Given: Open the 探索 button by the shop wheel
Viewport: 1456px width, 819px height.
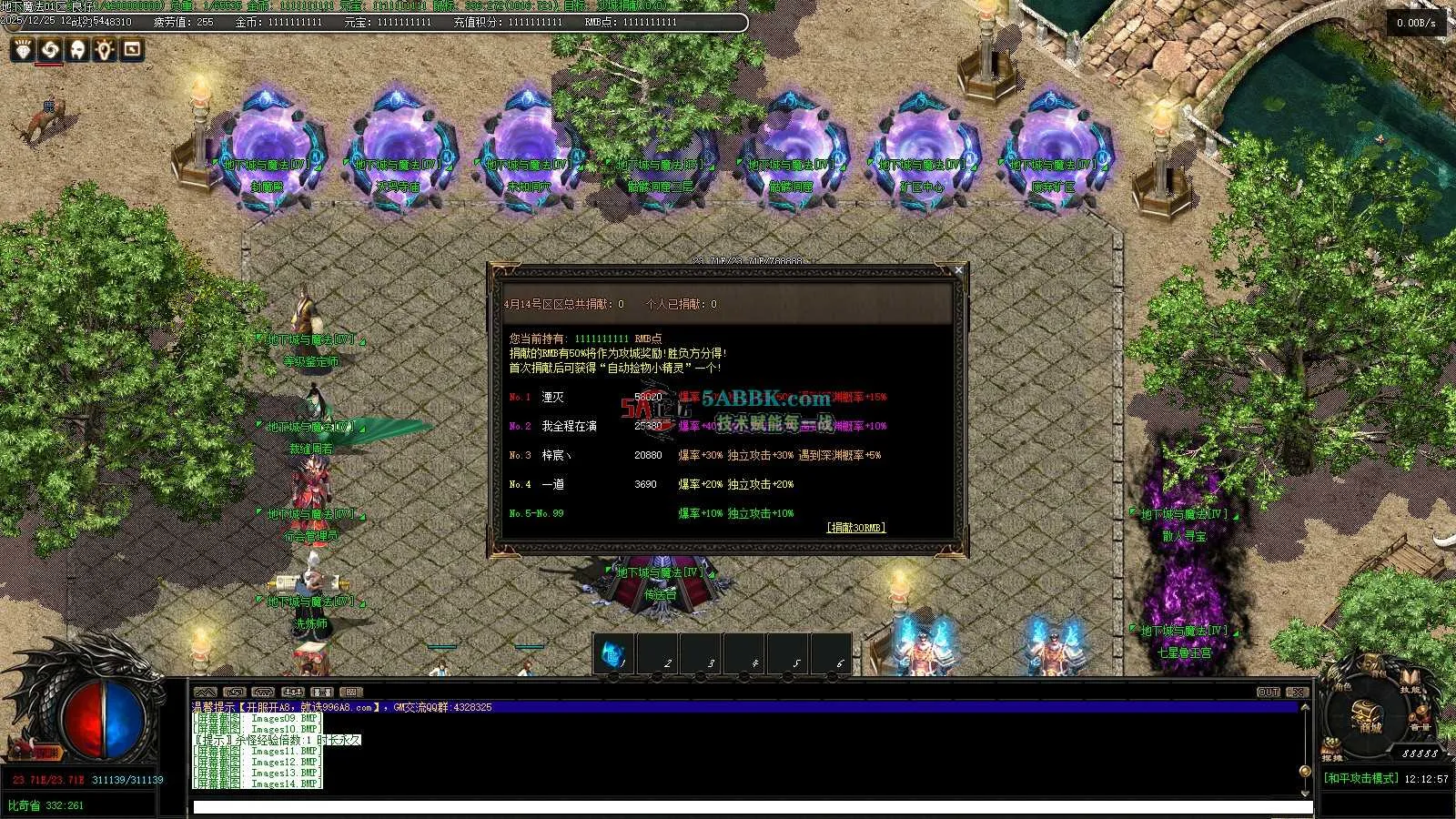Looking at the screenshot, I should click(1332, 755).
